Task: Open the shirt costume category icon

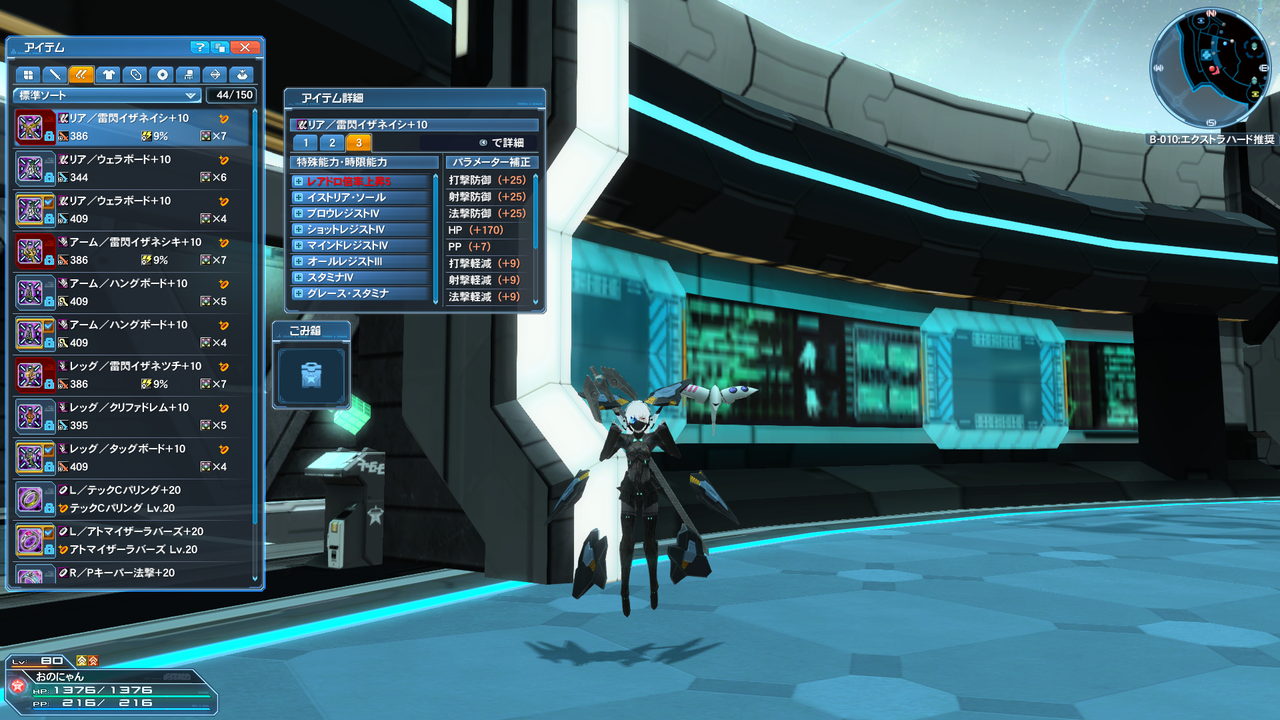Action: [109, 74]
